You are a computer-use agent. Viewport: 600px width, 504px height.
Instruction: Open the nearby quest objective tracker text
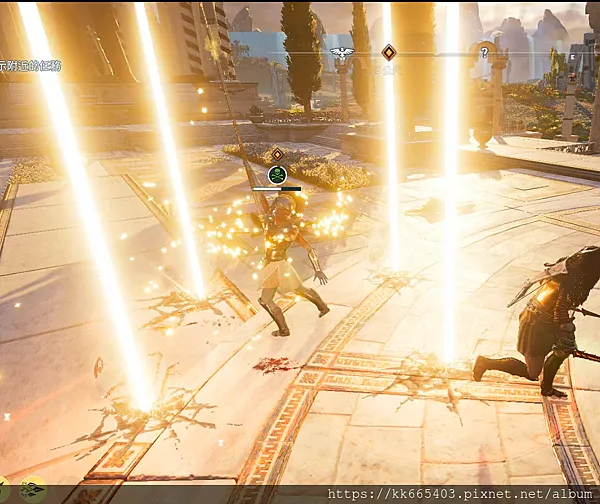[x=28, y=66]
